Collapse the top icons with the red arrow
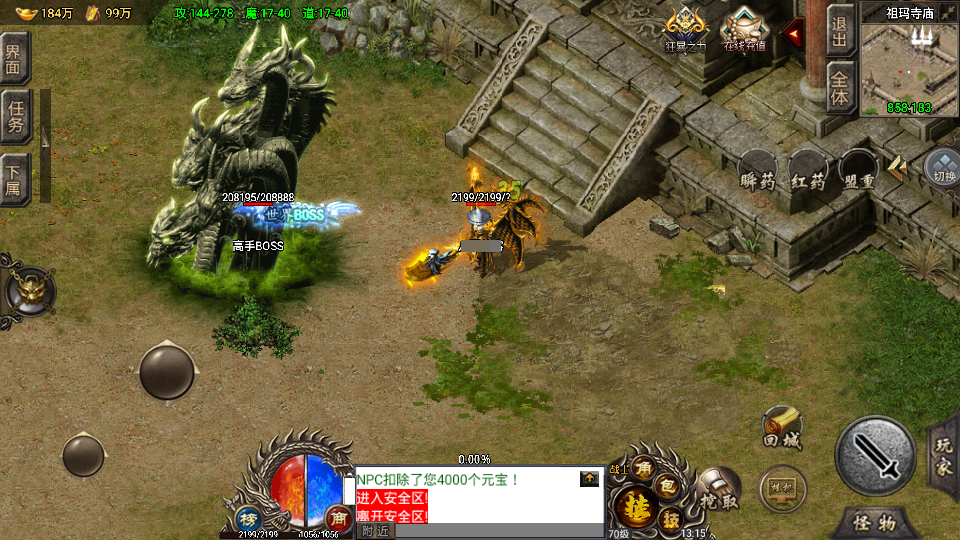The width and height of the screenshot is (960, 540). point(794,34)
